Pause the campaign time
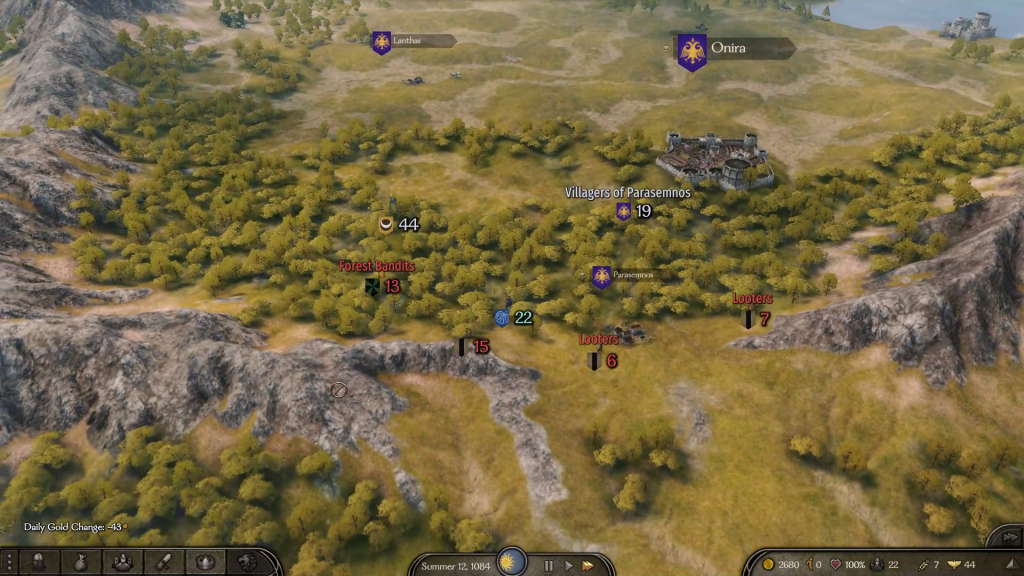This screenshot has height=576, width=1024. click(x=548, y=565)
